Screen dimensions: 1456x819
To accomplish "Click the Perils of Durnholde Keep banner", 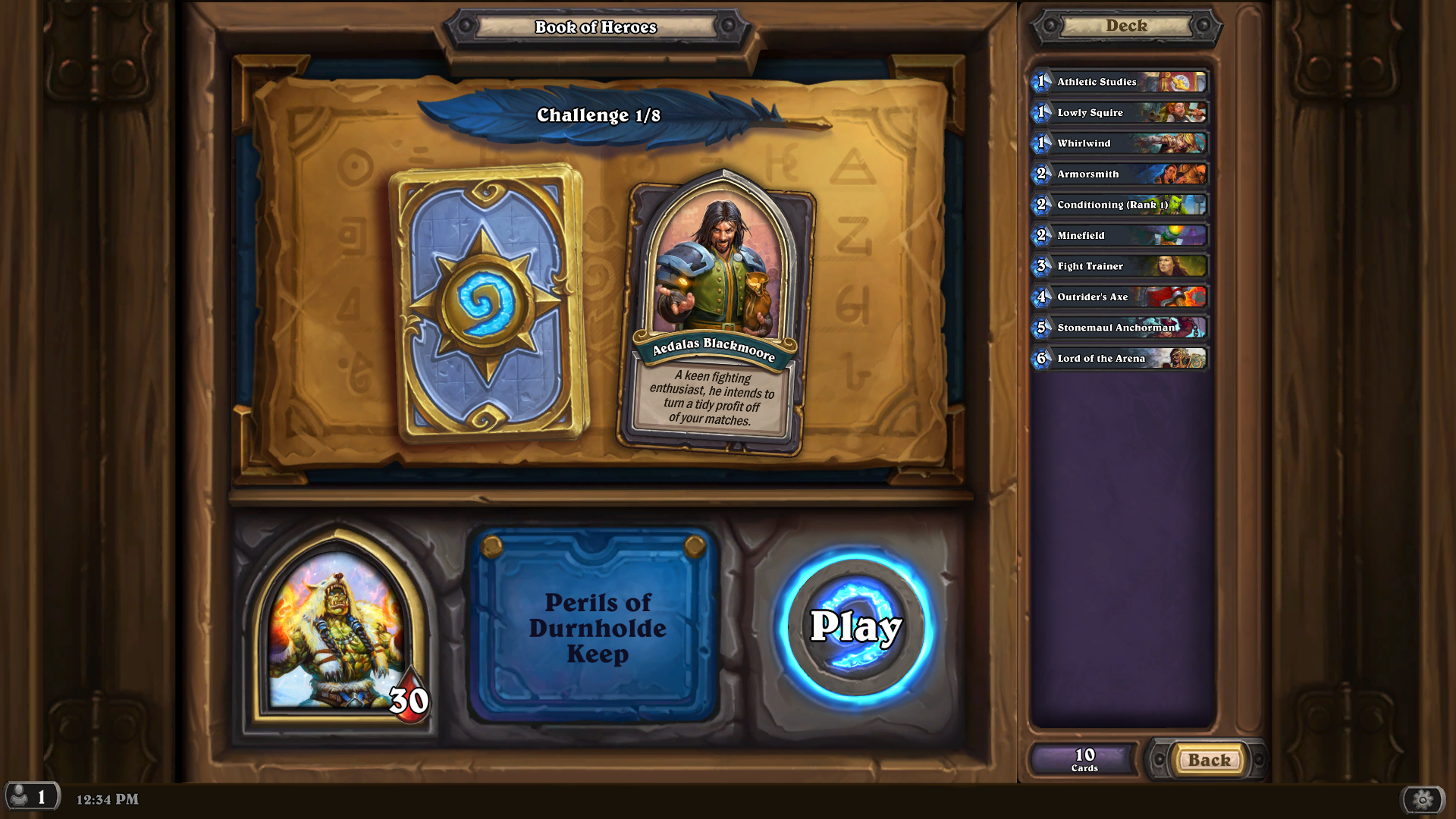I will (598, 628).
